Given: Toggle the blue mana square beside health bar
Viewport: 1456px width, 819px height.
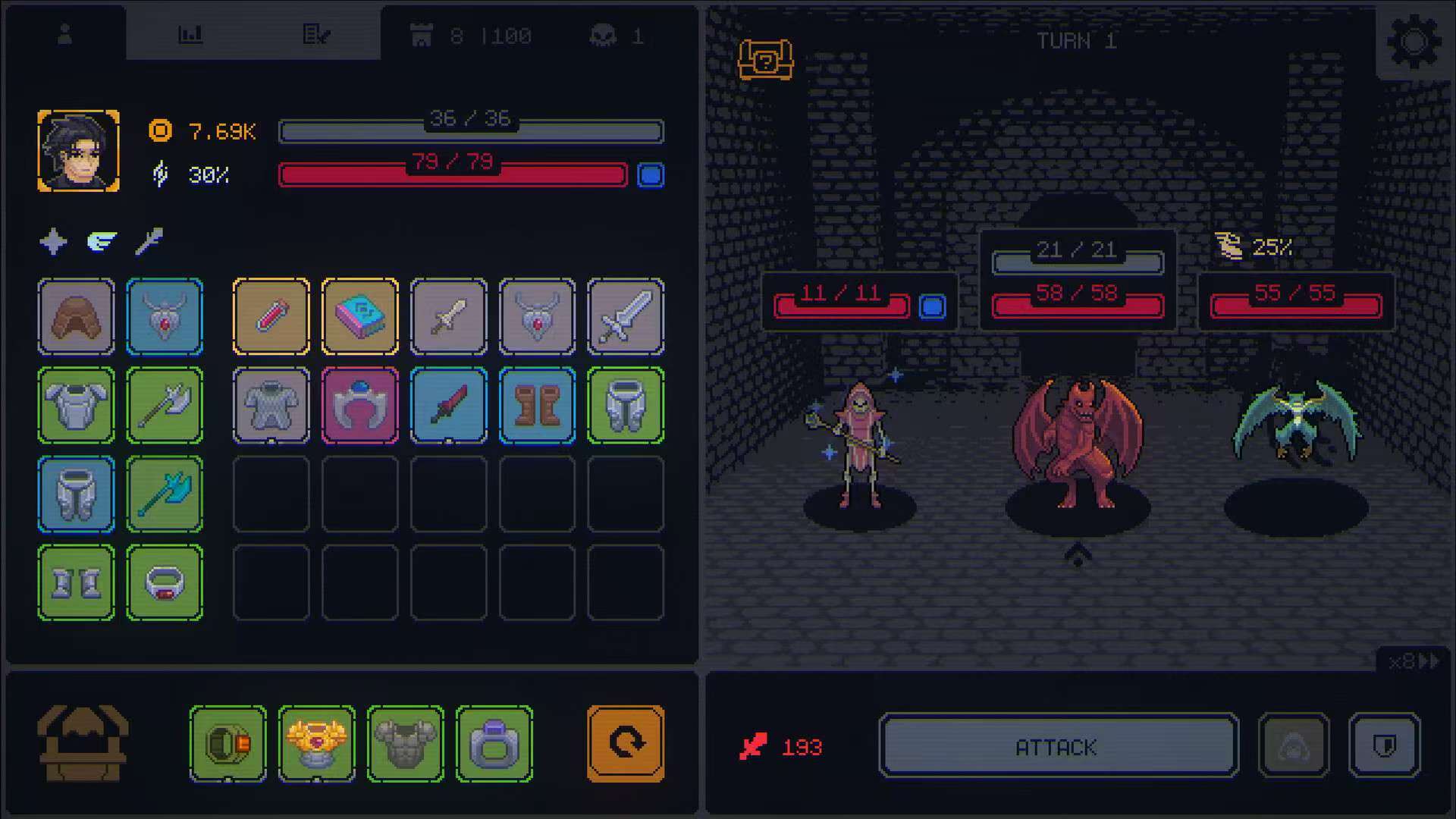Looking at the screenshot, I should [650, 176].
